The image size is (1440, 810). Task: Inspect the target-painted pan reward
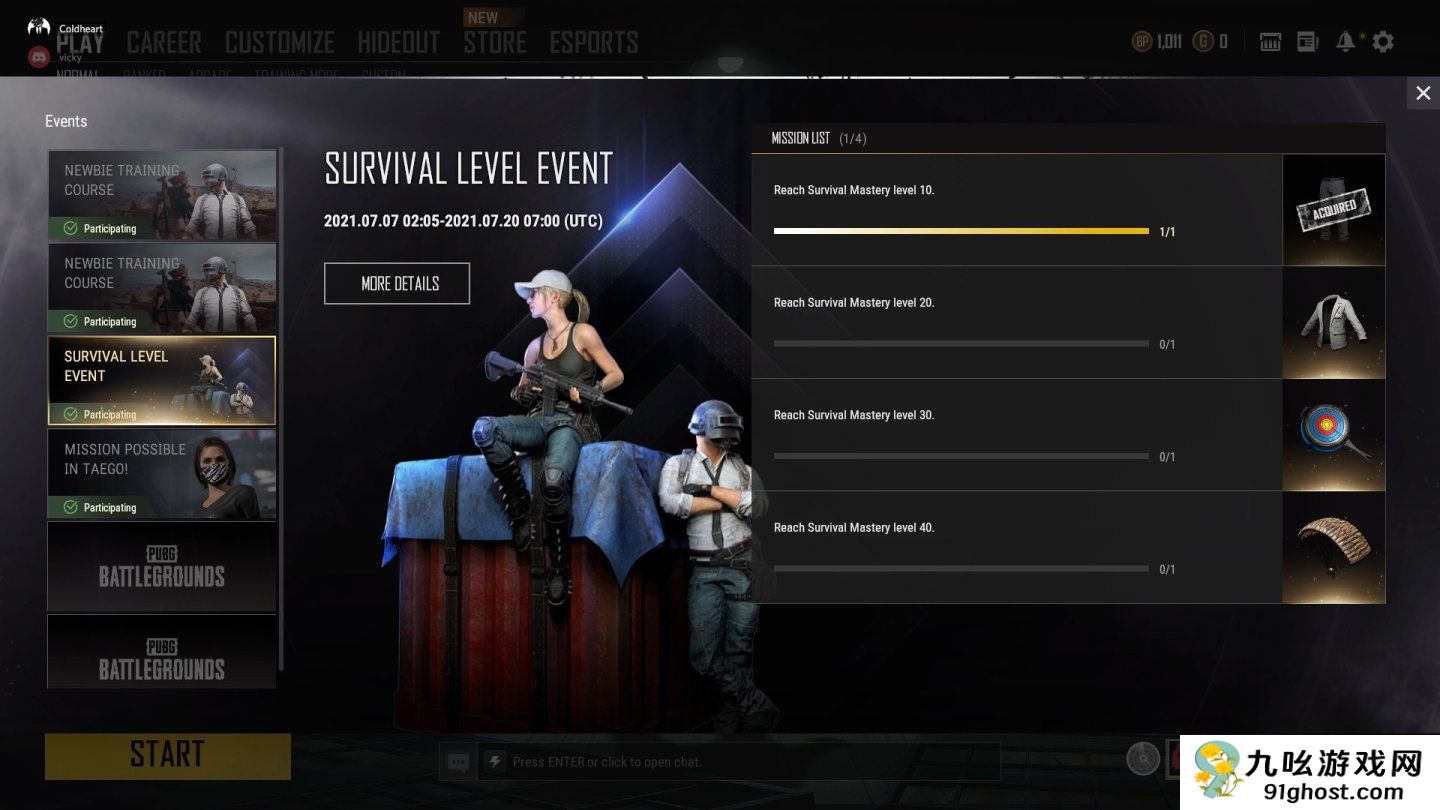[1334, 435]
